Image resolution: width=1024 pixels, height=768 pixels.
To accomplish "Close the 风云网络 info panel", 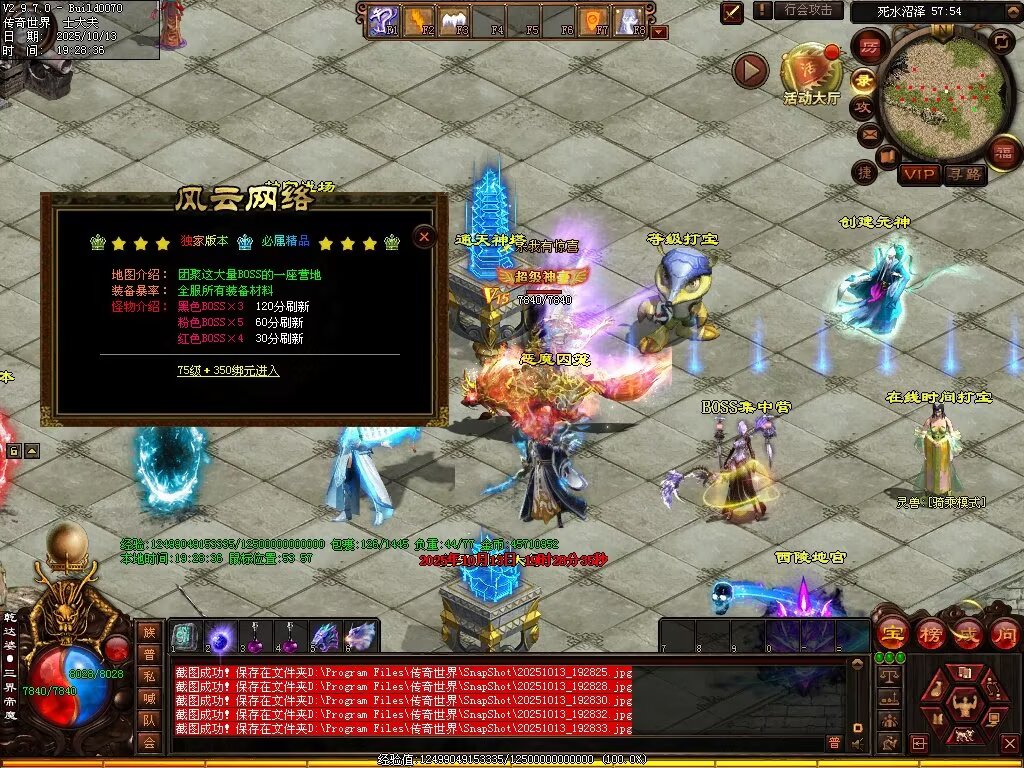I will click(x=424, y=236).
